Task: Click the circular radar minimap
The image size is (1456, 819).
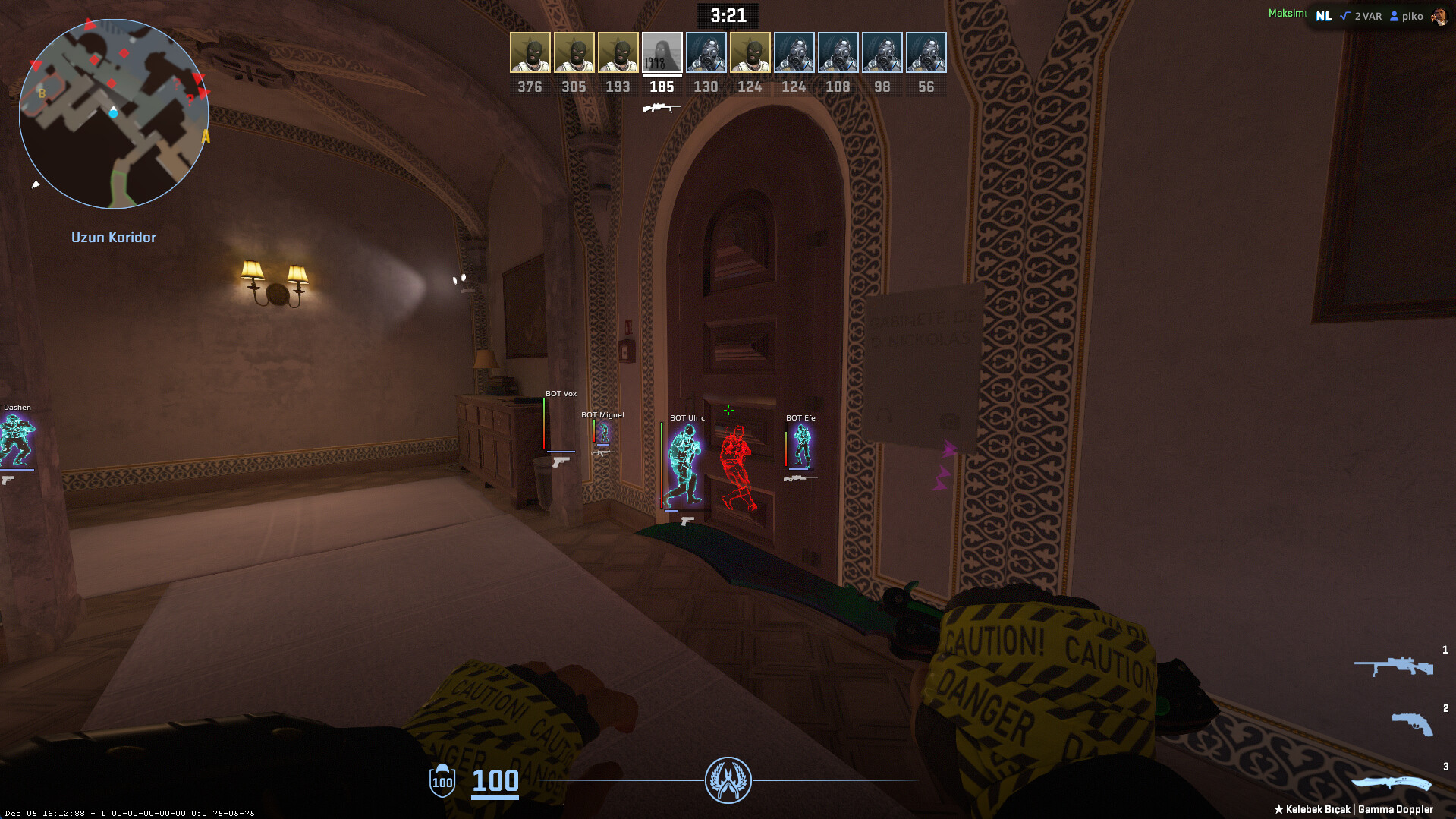Action: tap(114, 114)
